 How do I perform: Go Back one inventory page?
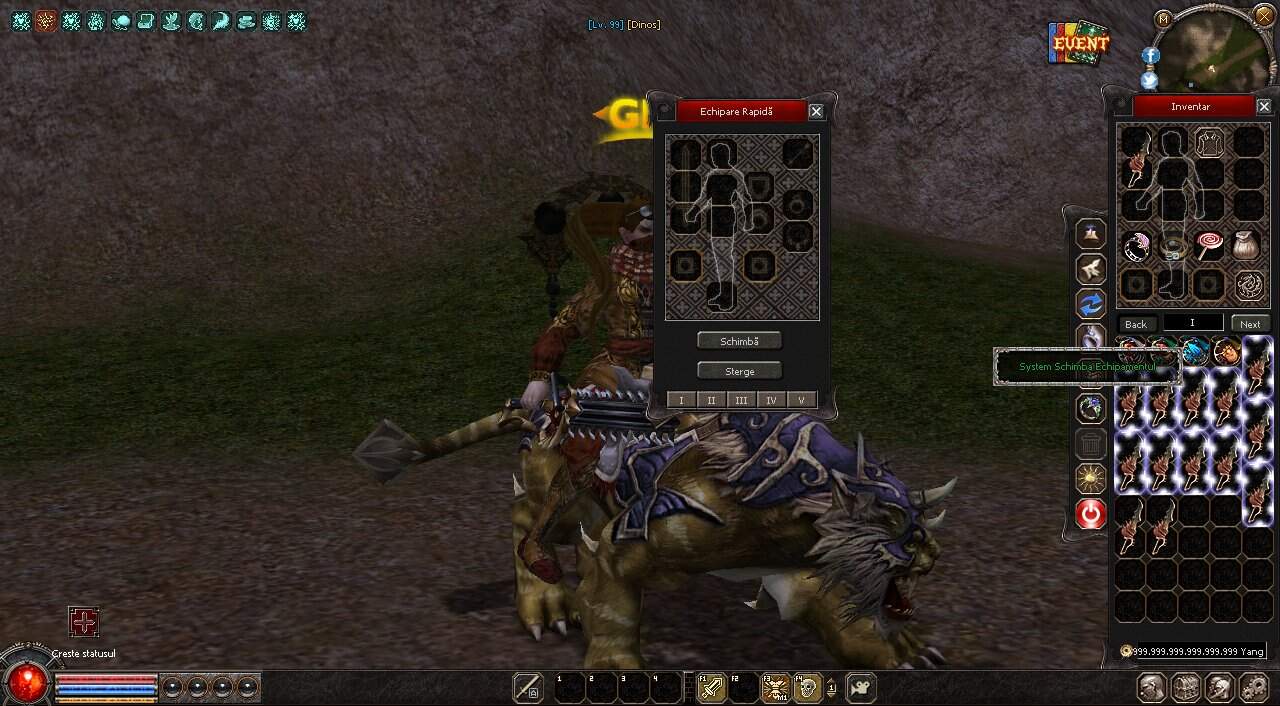click(1136, 324)
